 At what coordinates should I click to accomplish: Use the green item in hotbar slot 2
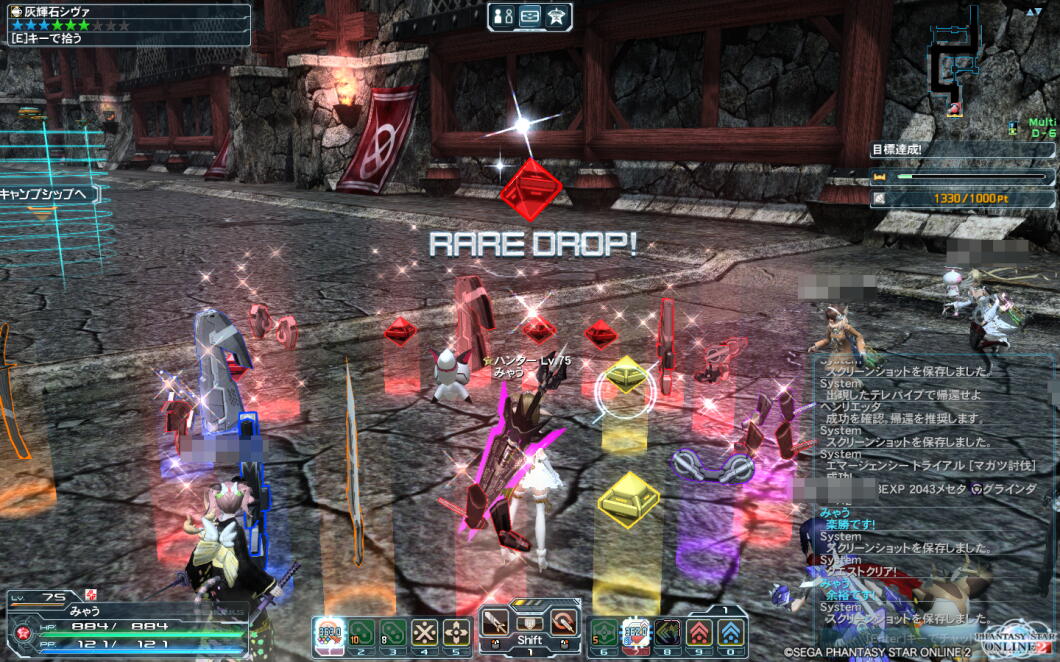[362, 633]
